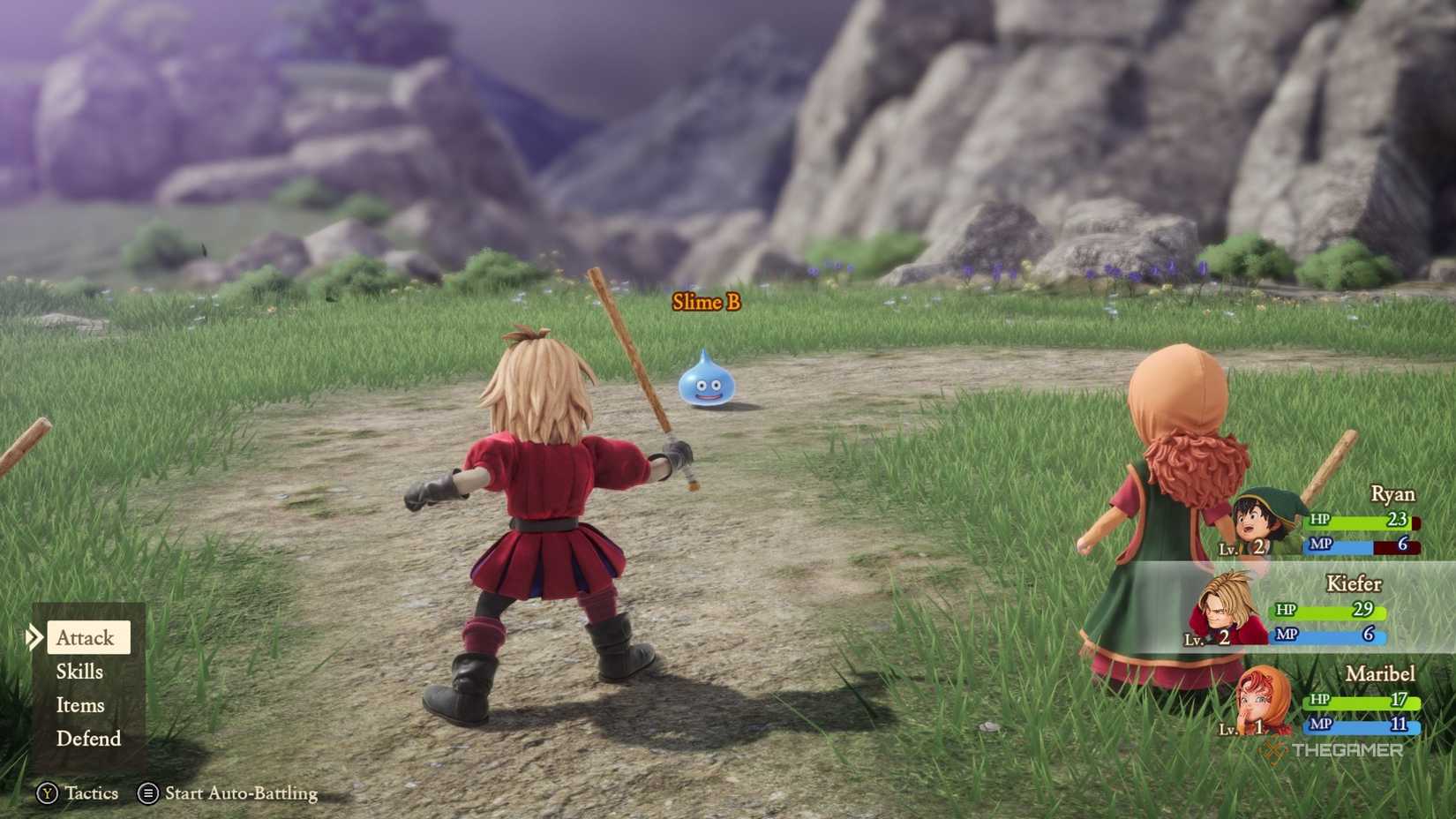The width and height of the screenshot is (1456, 819).
Task: Click the Y button Tactics icon
Action: pos(50,793)
